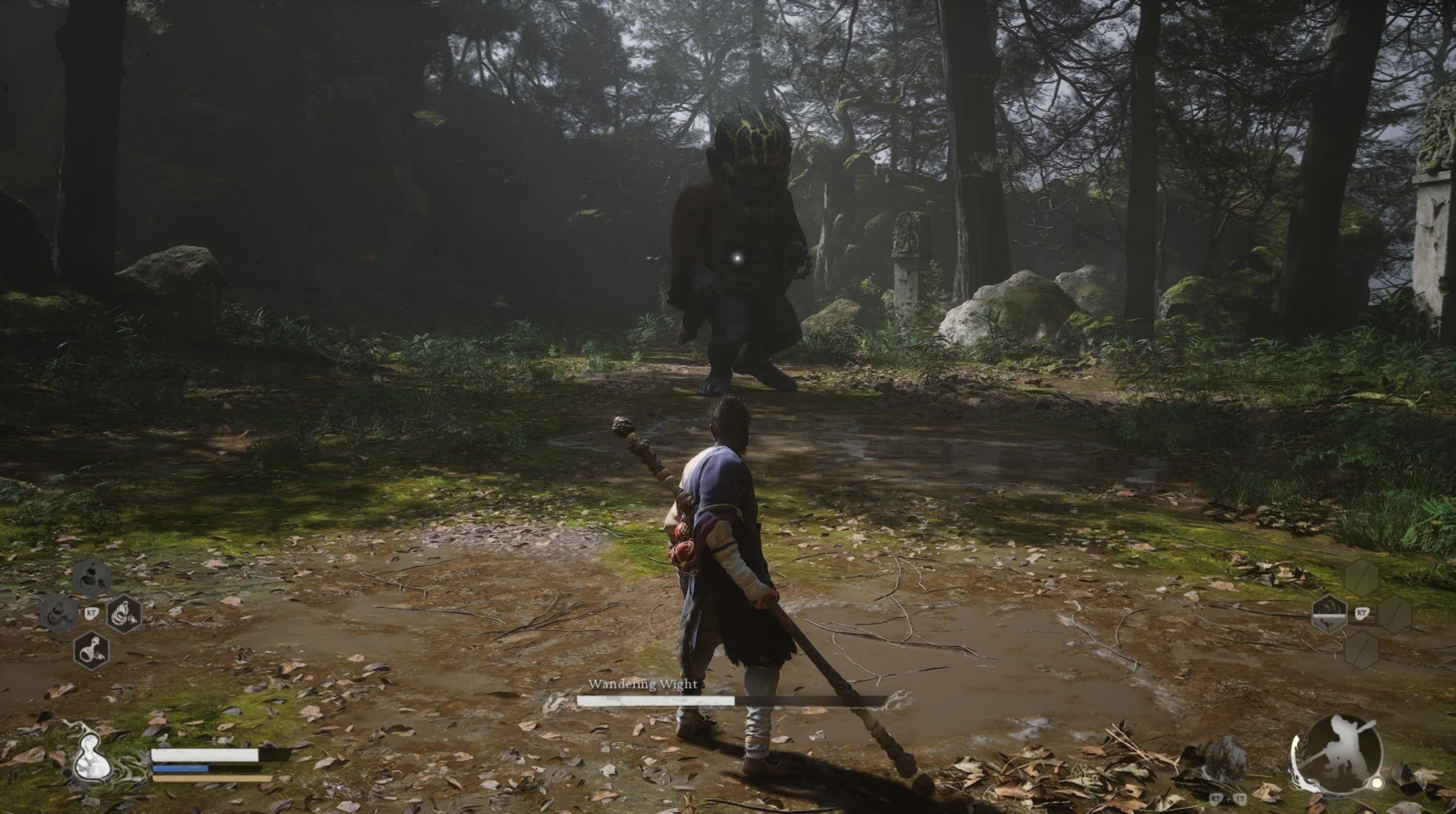This screenshot has width=1456, height=814.
Task: Use the tall wrapped jug quick item
Action: 123,613
